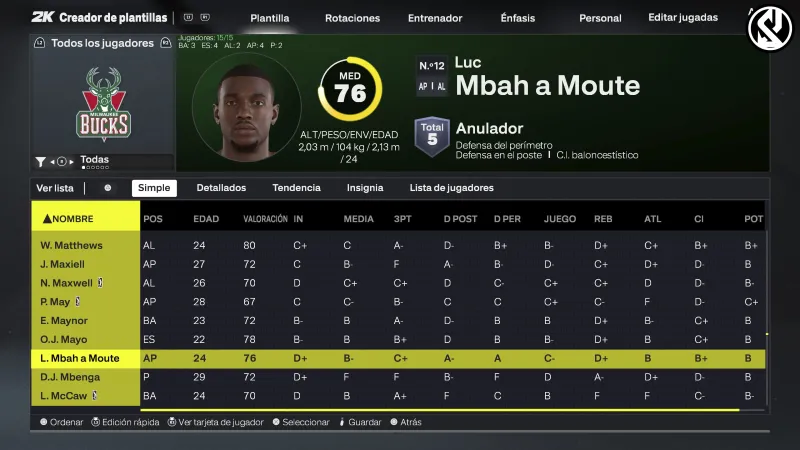Select E. Maynor player row
The width and height of the screenshot is (800, 450).
tap(66, 321)
